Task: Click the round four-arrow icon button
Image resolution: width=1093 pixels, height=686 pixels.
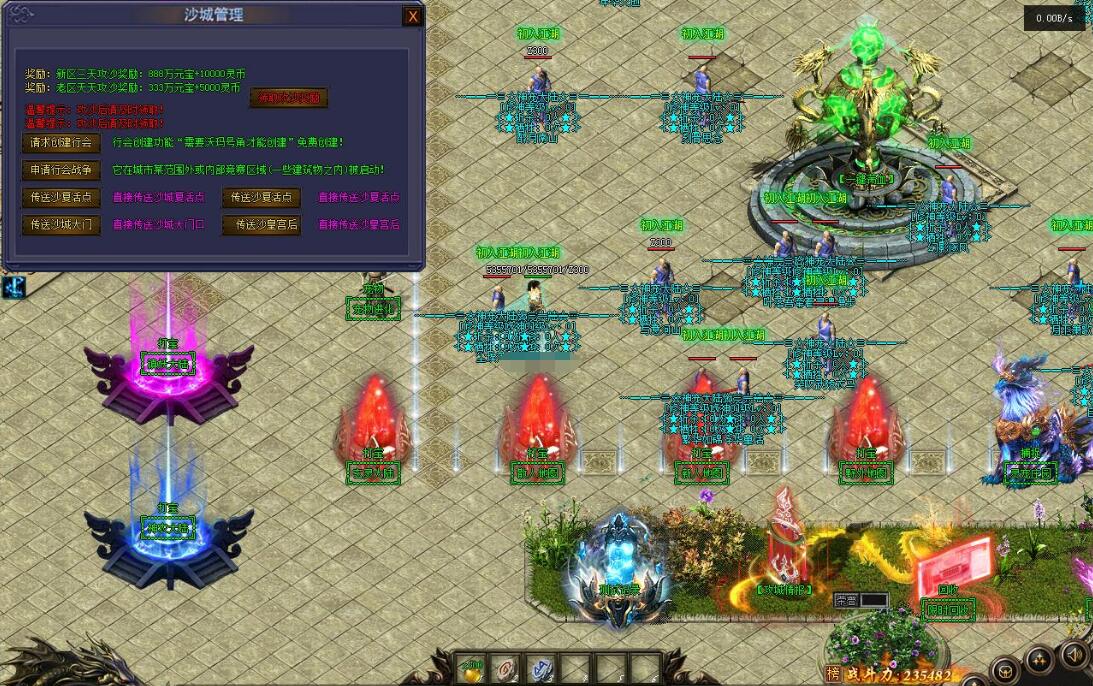Action: tap(1040, 658)
